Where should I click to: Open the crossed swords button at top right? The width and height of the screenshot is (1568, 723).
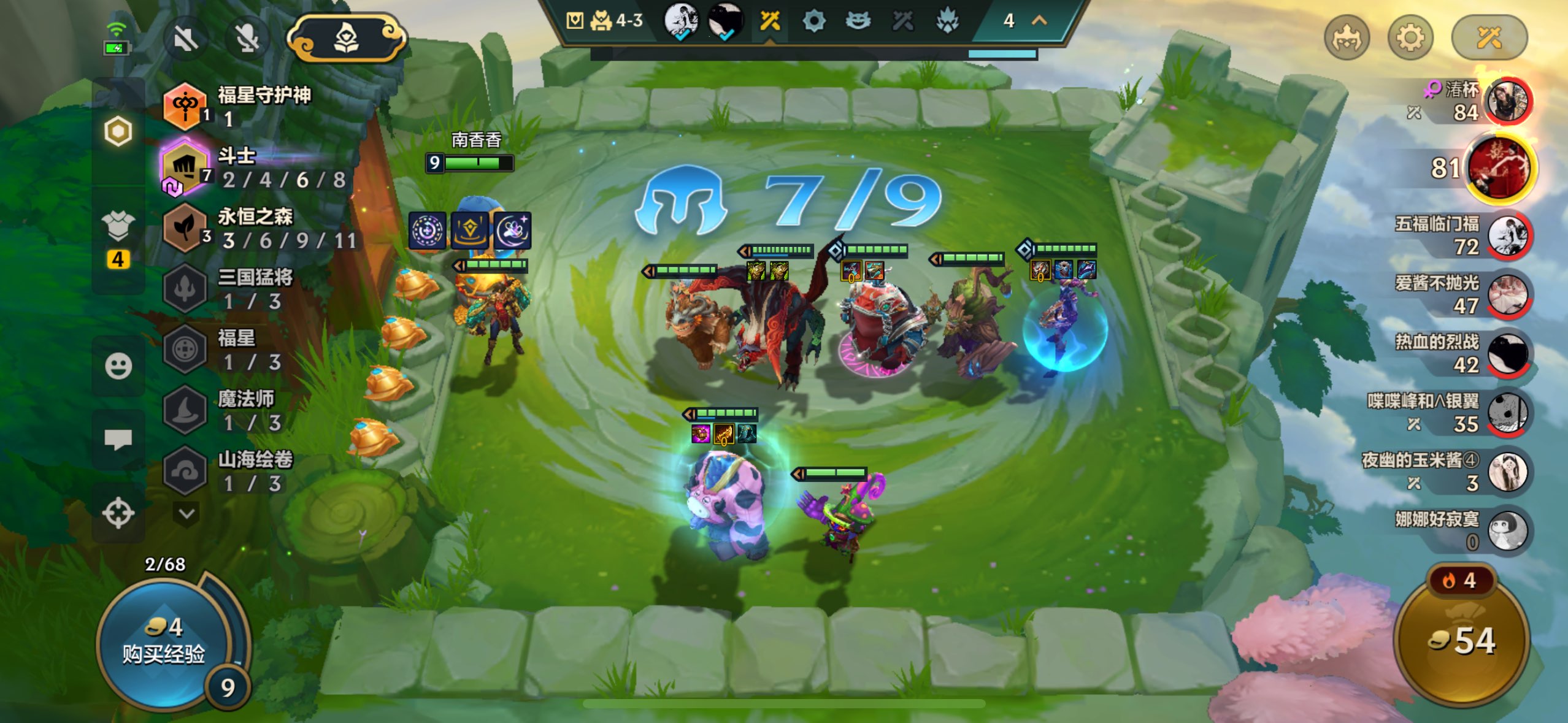pos(1488,39)
